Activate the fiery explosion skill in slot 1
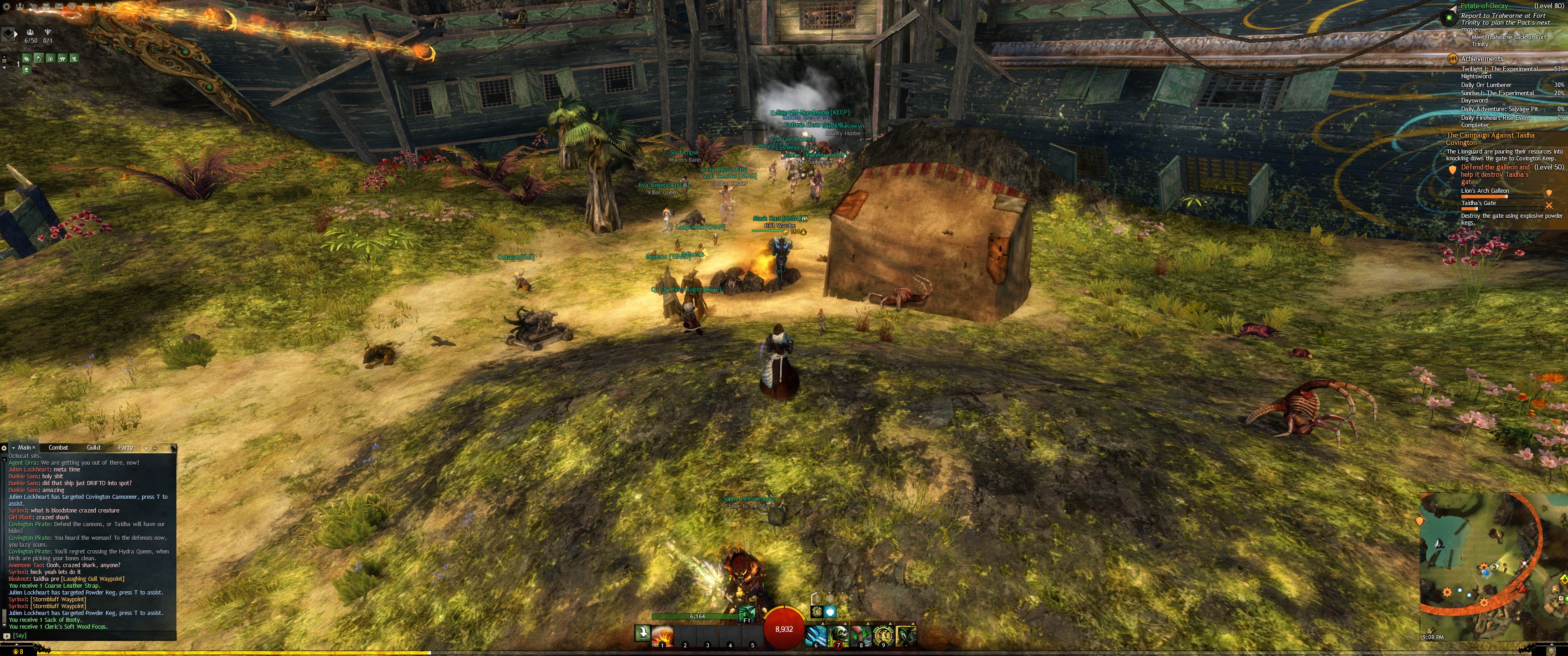 [x=662, y=636]
